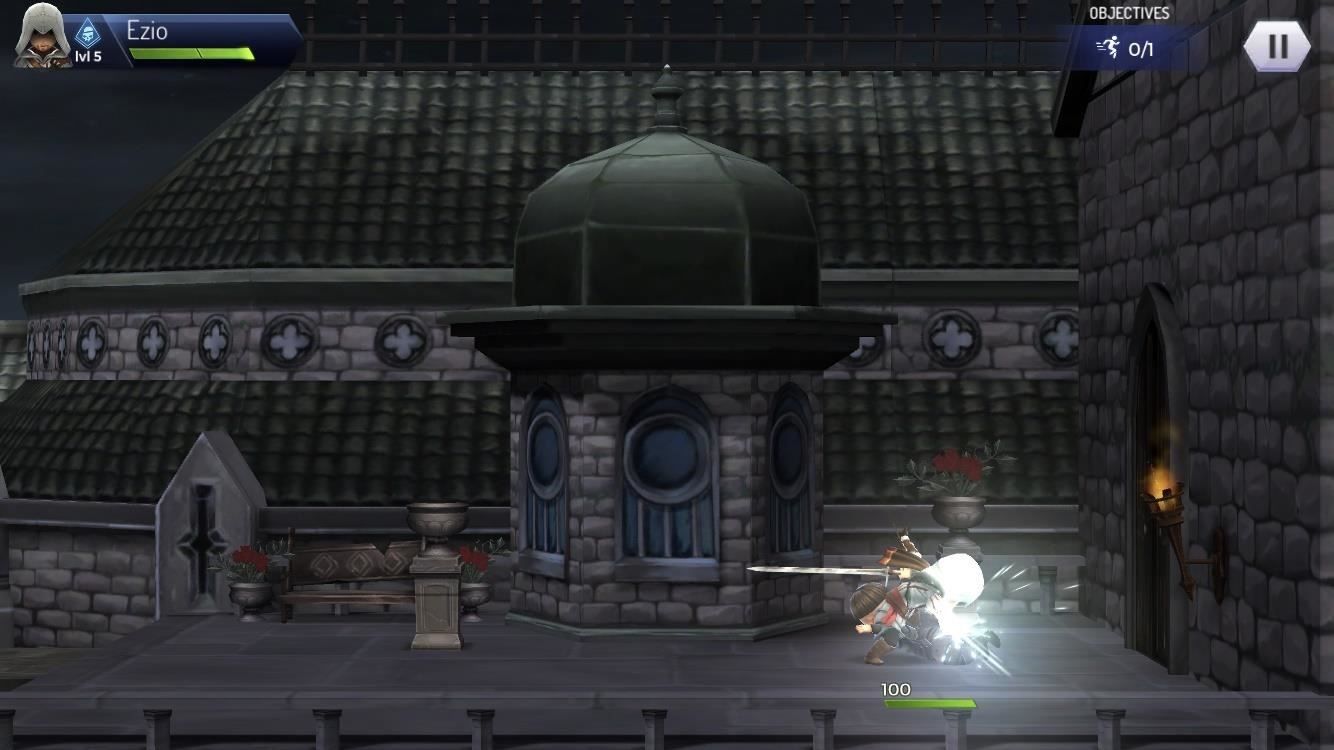Select Ezio's hooded portrait
The width and height of the screenshot is (1334, 750).
tap(41, 36)
